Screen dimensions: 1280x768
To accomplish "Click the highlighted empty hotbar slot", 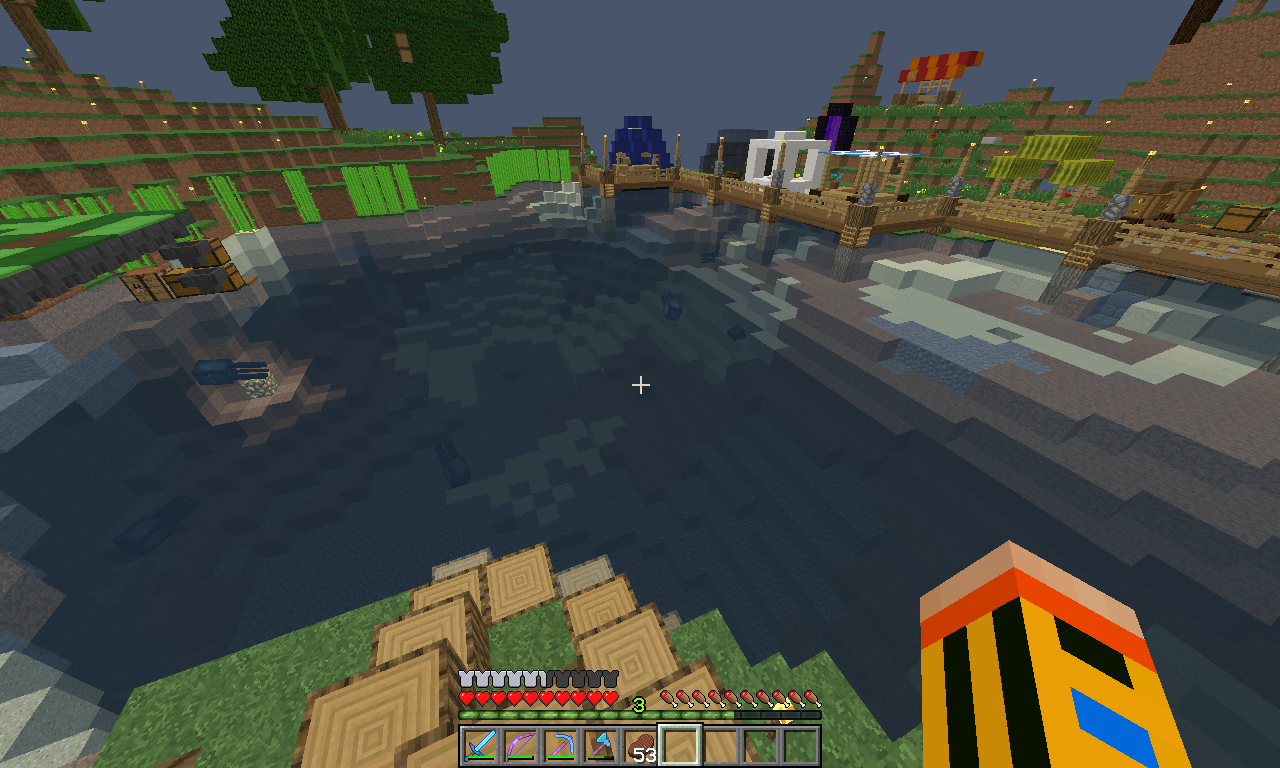I will point(680,746).
